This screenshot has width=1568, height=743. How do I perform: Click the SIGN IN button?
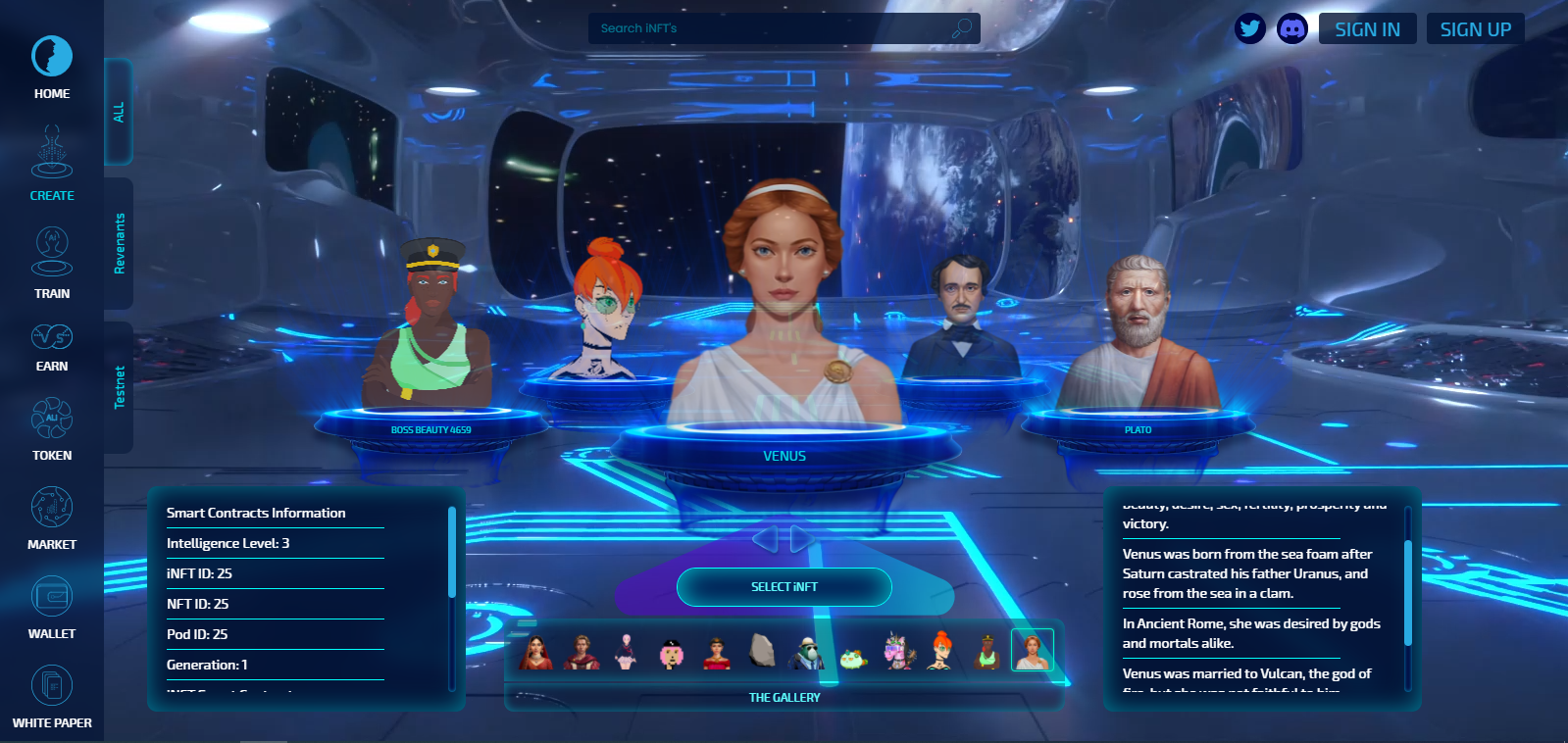click(x=1367, y=29)
